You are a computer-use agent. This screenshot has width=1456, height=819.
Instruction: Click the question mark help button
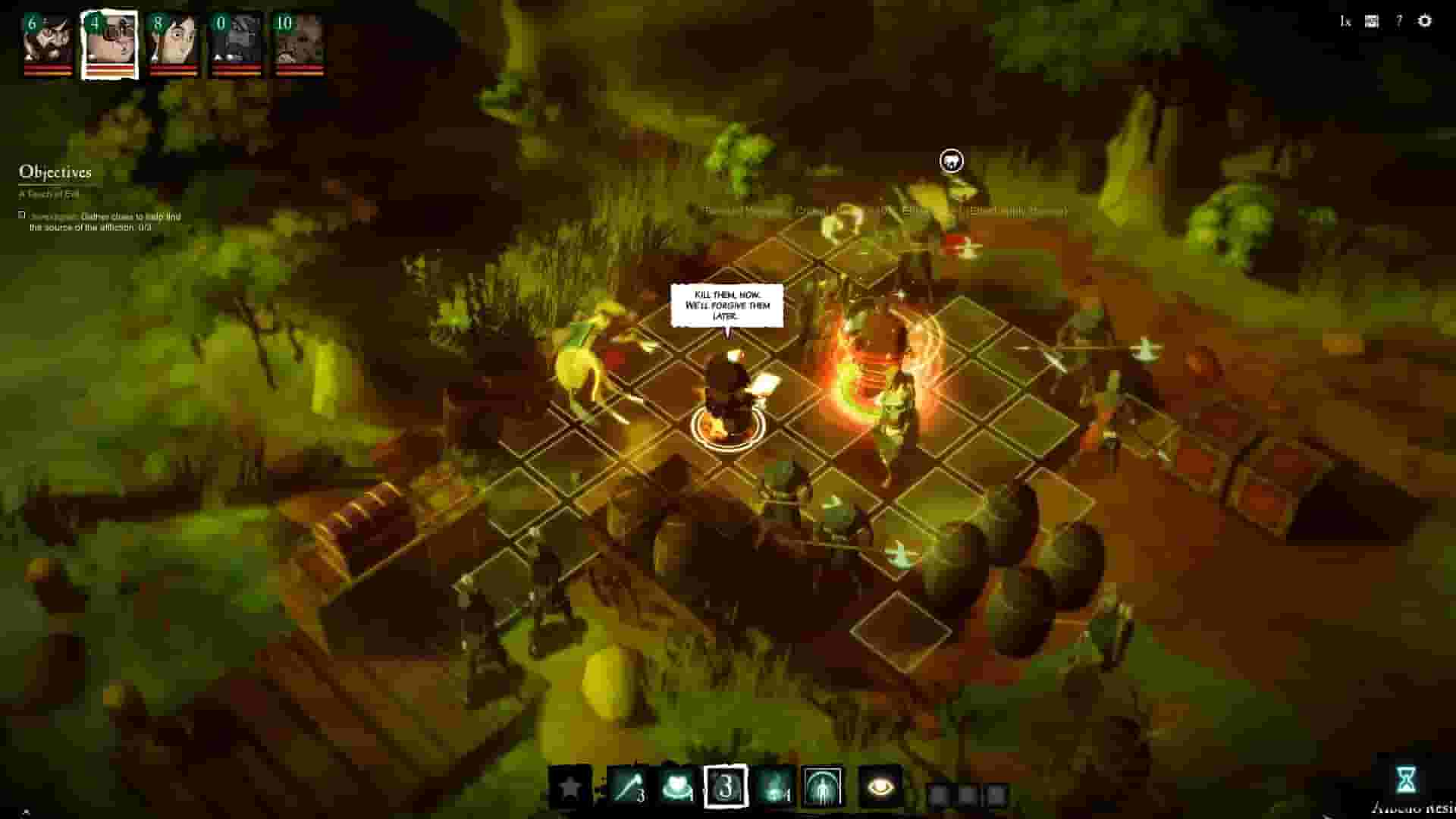click(x=1399, y=23)
